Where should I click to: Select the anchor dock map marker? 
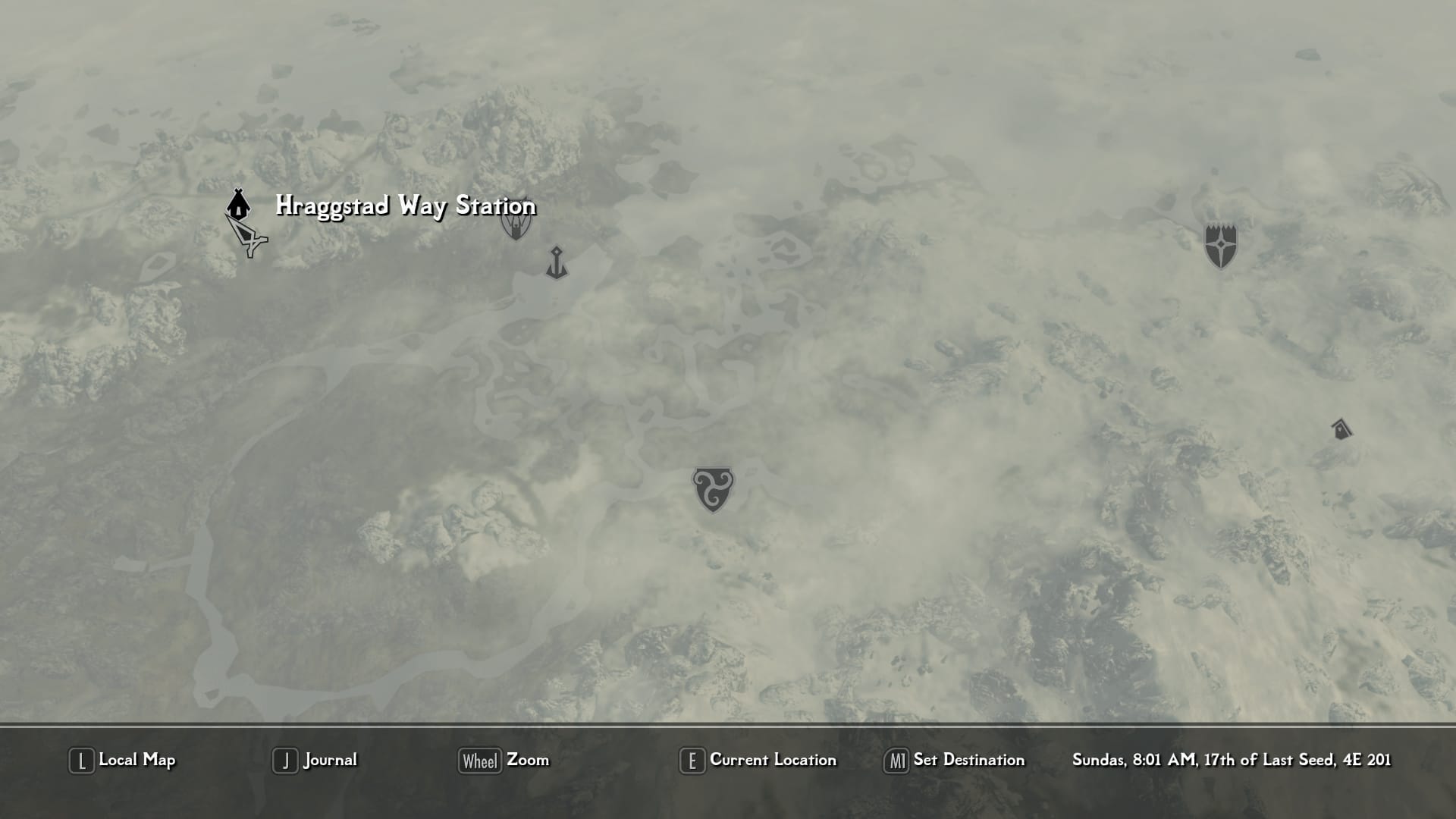[557, 262]
